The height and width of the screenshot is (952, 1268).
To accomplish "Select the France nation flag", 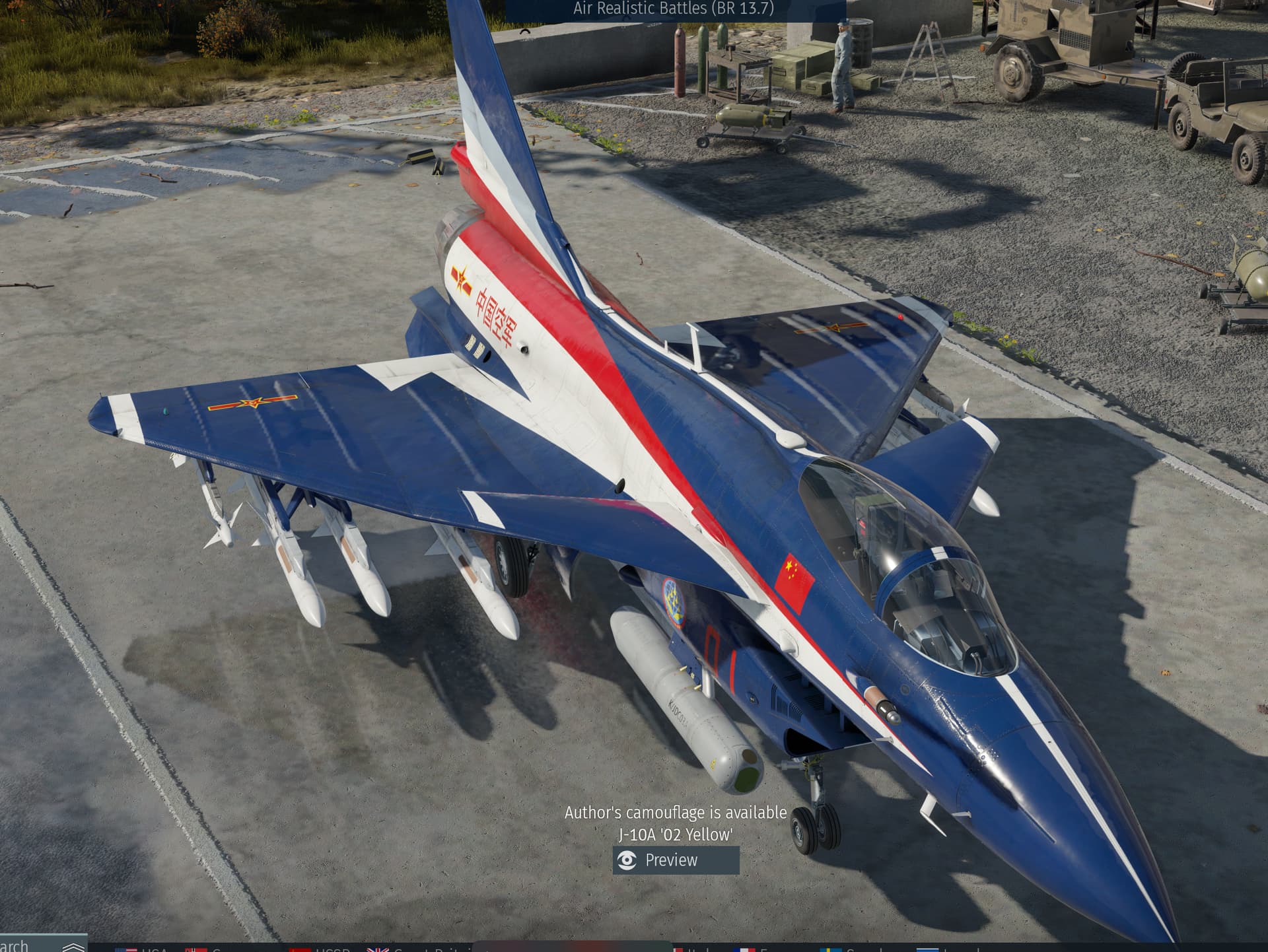I will (744, 949).
